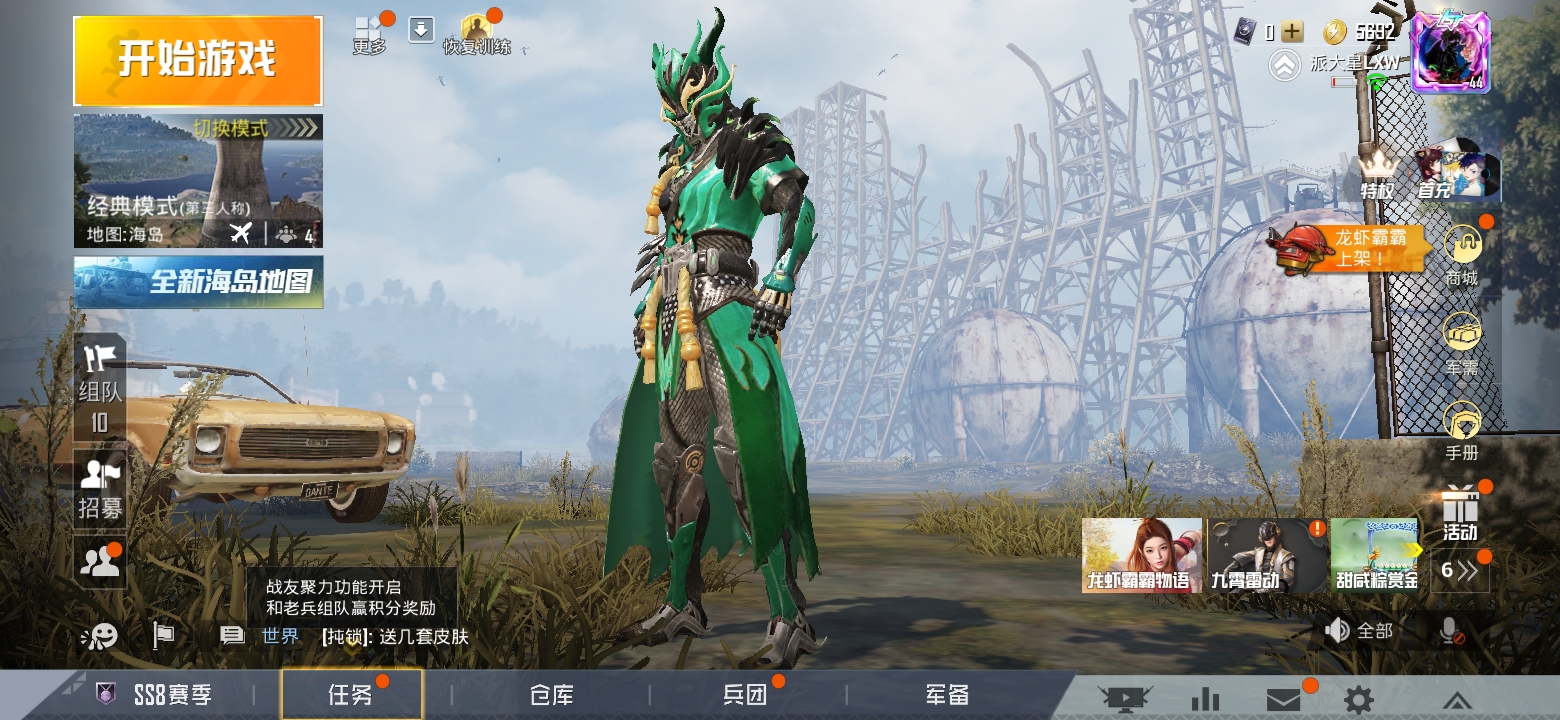Screen dimensions: 1560x720
Task: Switch to the 仓库 warehouse tab
Action: [551, 692]
